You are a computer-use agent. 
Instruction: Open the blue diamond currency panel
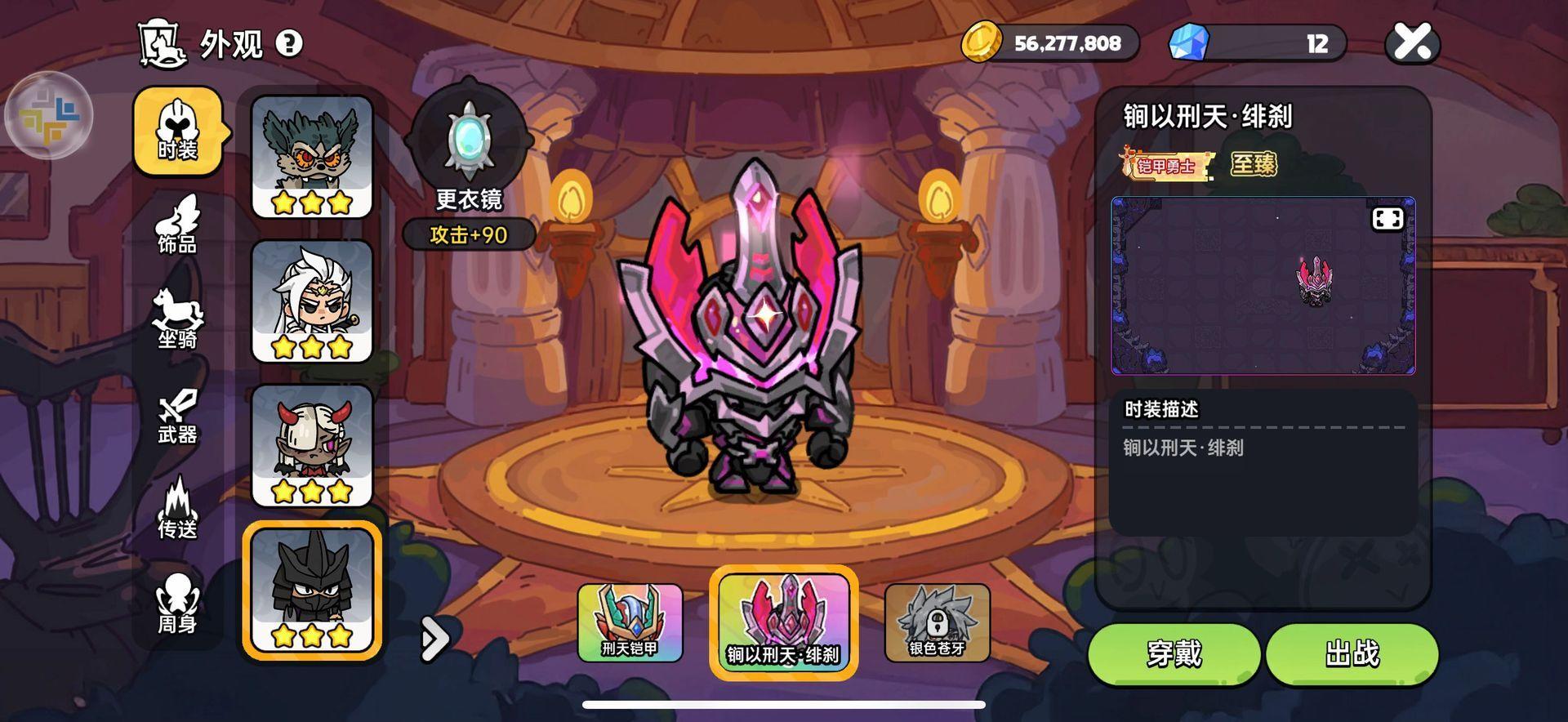pos(1258,43)
